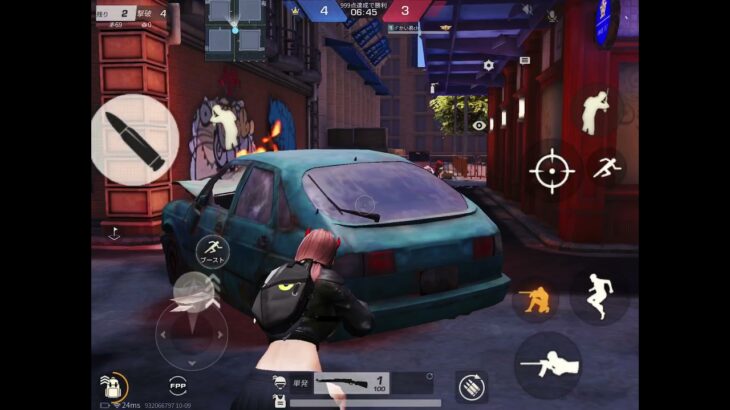Crouch using the orange kneeling shooter icon
The width and height of the screenshot is (730, 410).
pyautogui.click(x=536, y=297)
